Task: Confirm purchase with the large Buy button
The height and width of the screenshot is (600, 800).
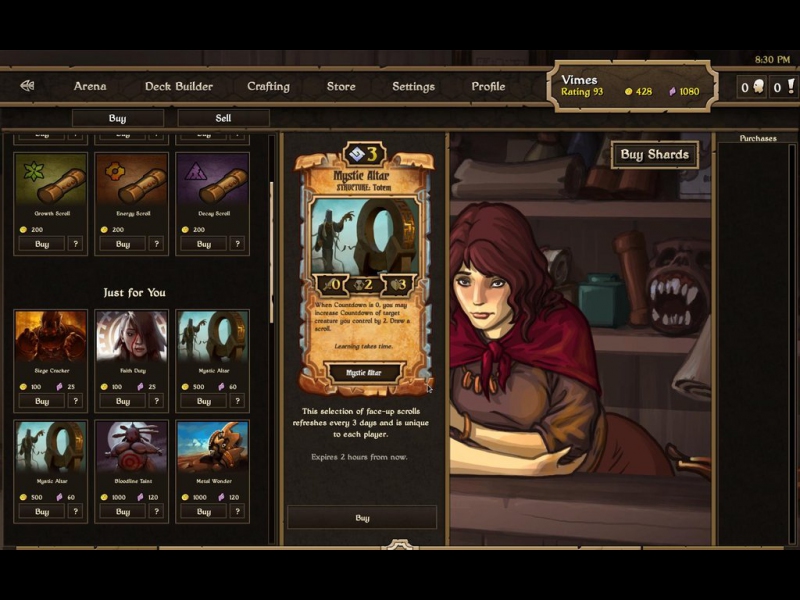Action: (362, 518)
